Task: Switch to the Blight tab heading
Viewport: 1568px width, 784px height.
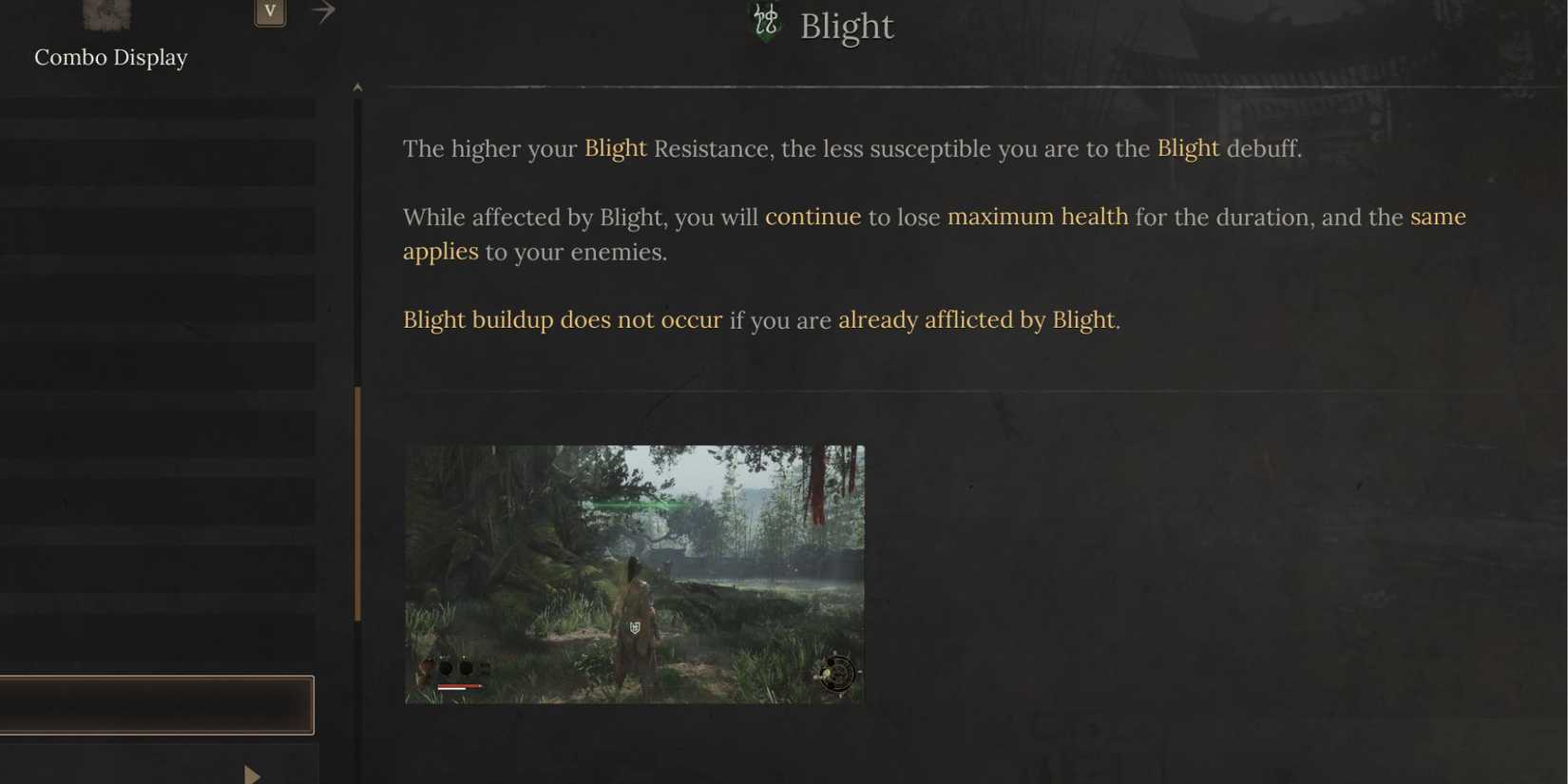Action: click(x=845, y=26)
